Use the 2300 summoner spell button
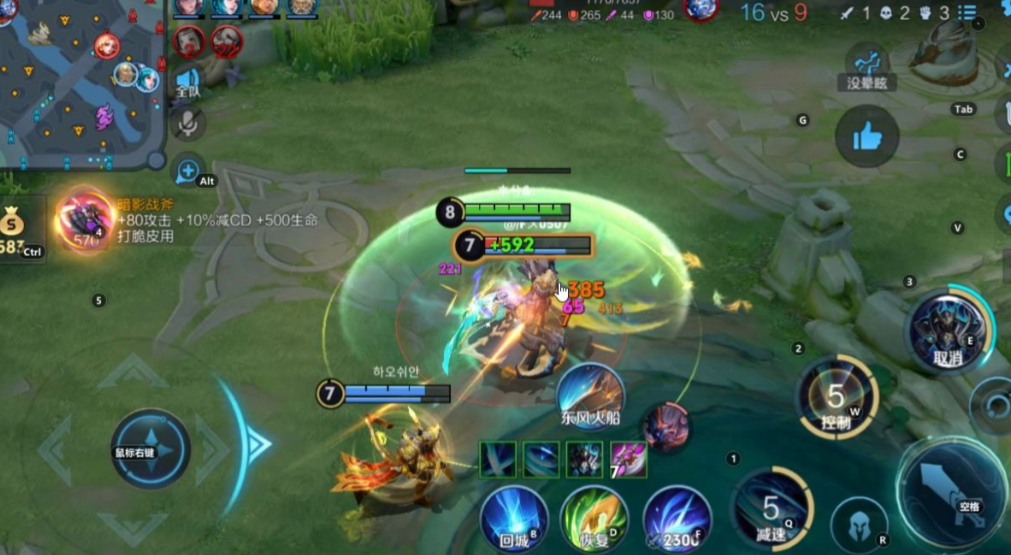 (x=677, y=516)
